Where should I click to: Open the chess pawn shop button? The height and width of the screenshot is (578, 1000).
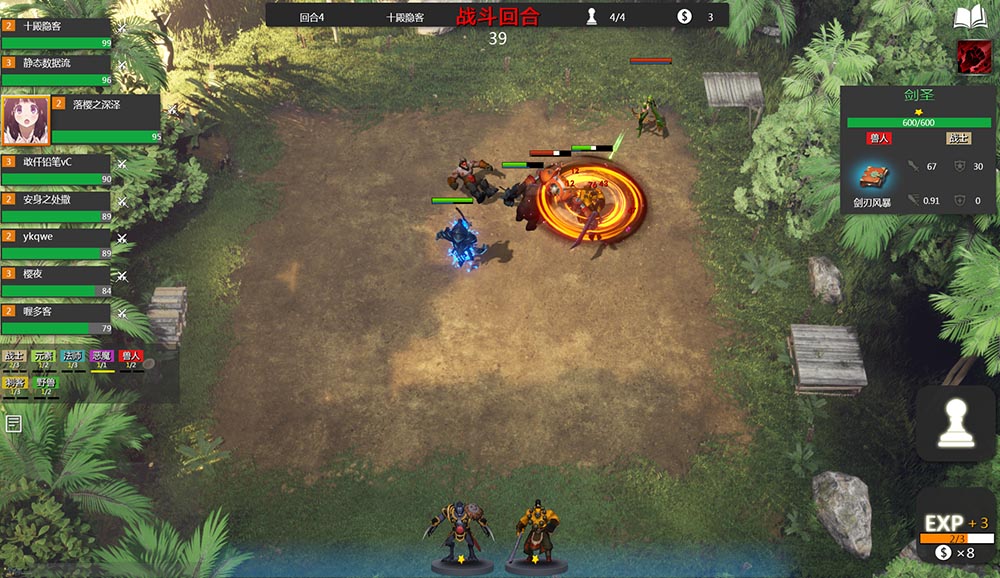[x=955, y=424]
